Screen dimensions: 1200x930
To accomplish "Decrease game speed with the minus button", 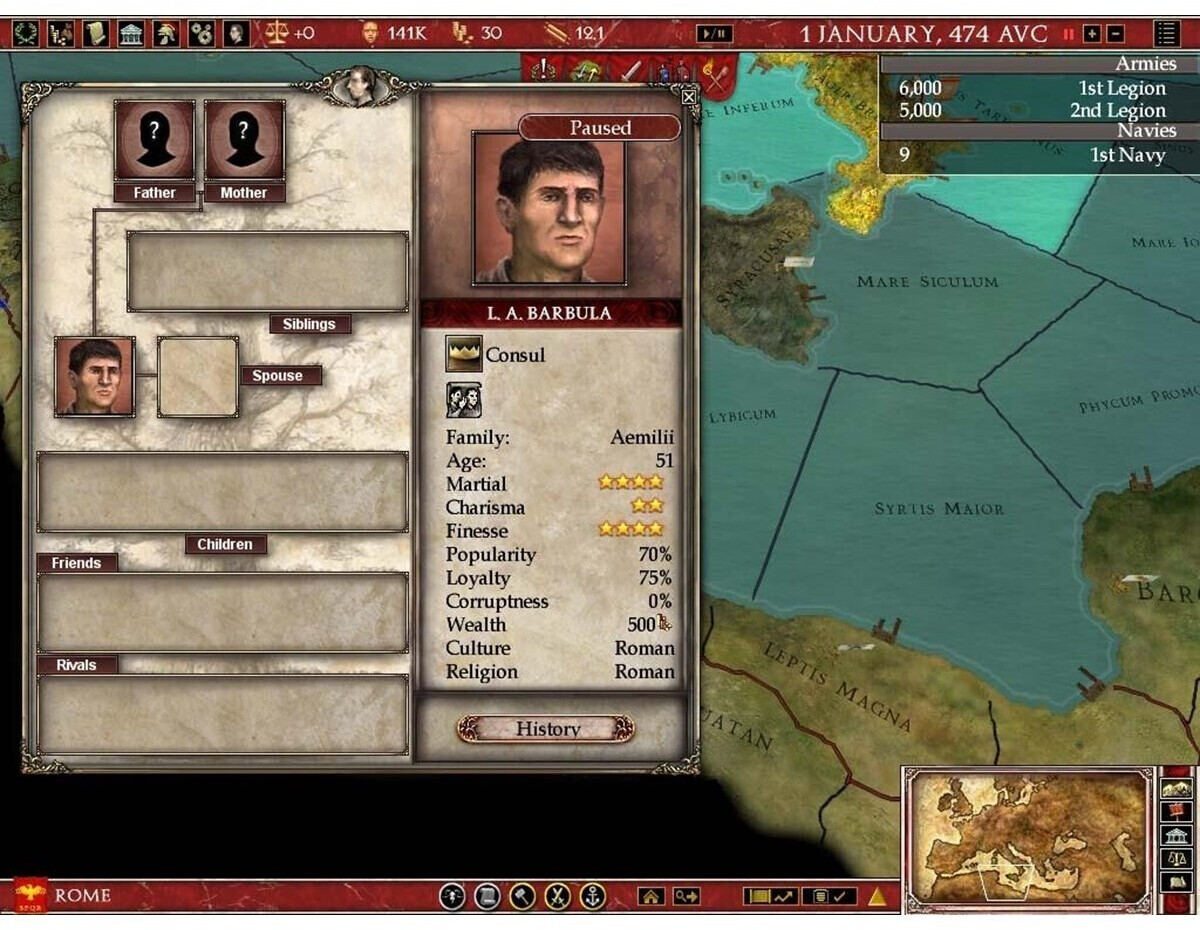I will [1115, 33].
